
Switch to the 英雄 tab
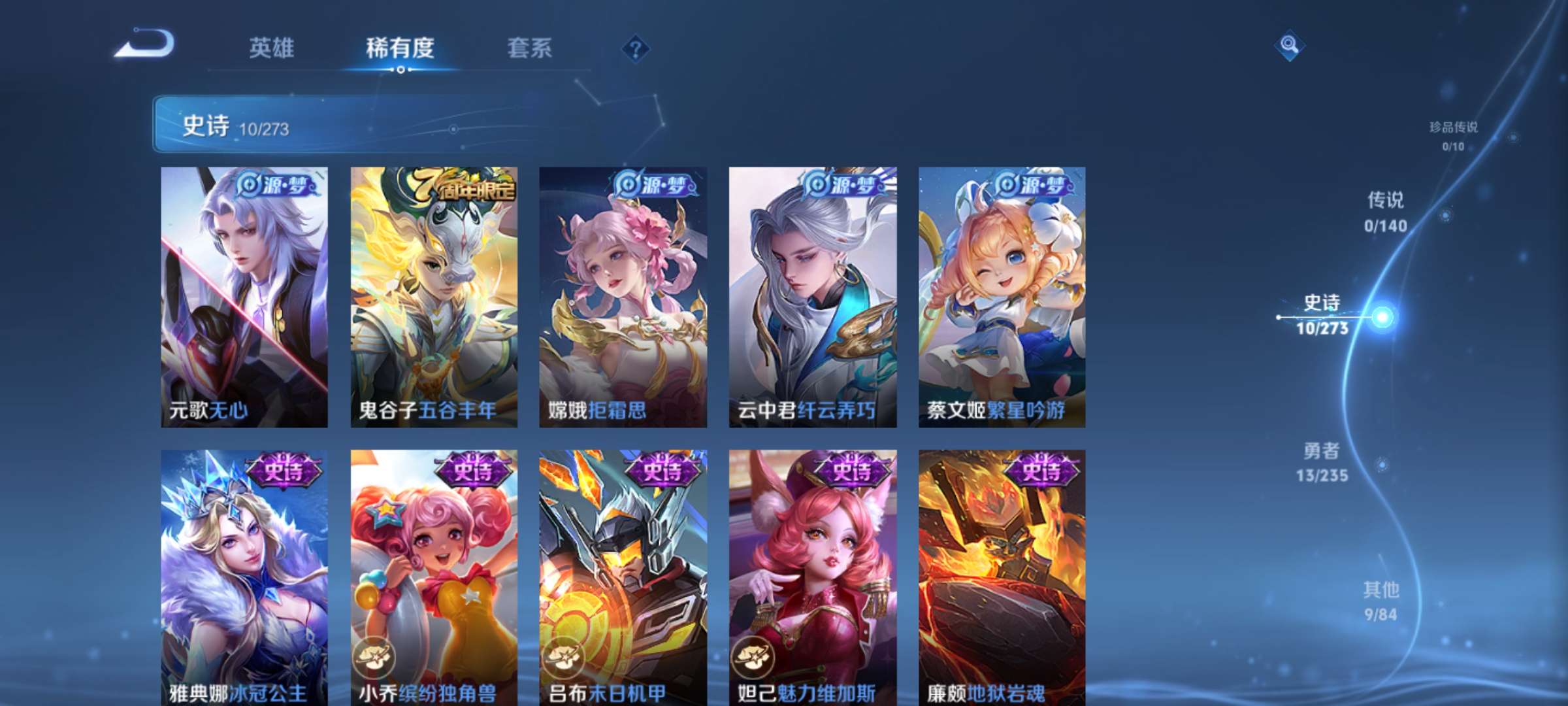pyautogui.click(x=272, y=48)
